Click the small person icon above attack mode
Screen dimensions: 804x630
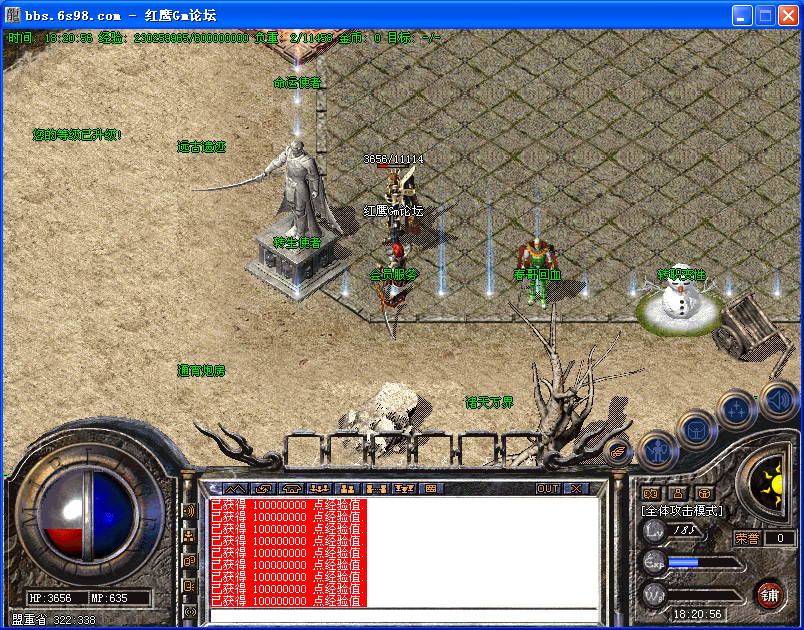[678, 492]
